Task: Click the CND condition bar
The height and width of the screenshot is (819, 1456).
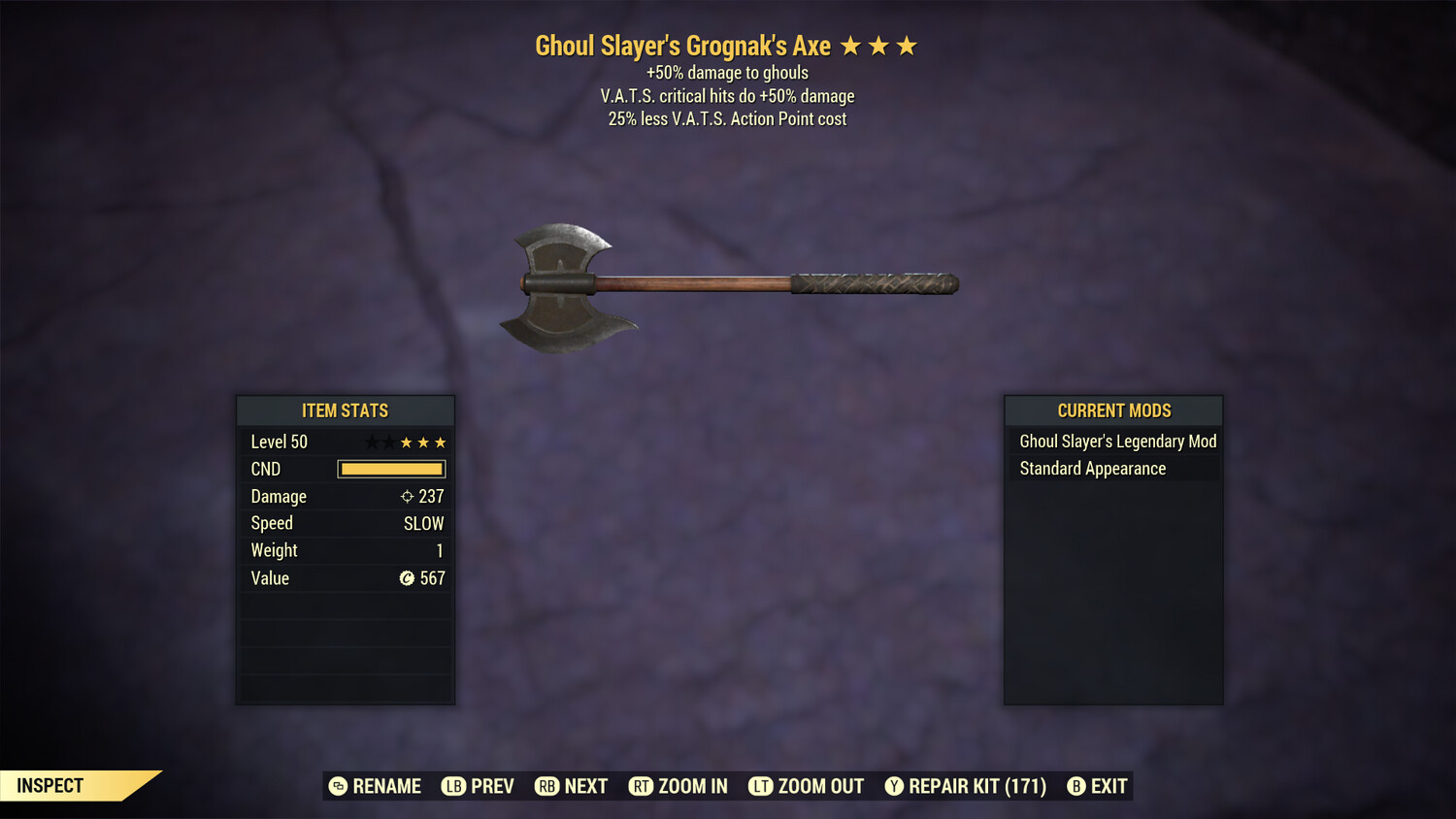Action: (391, 469)
